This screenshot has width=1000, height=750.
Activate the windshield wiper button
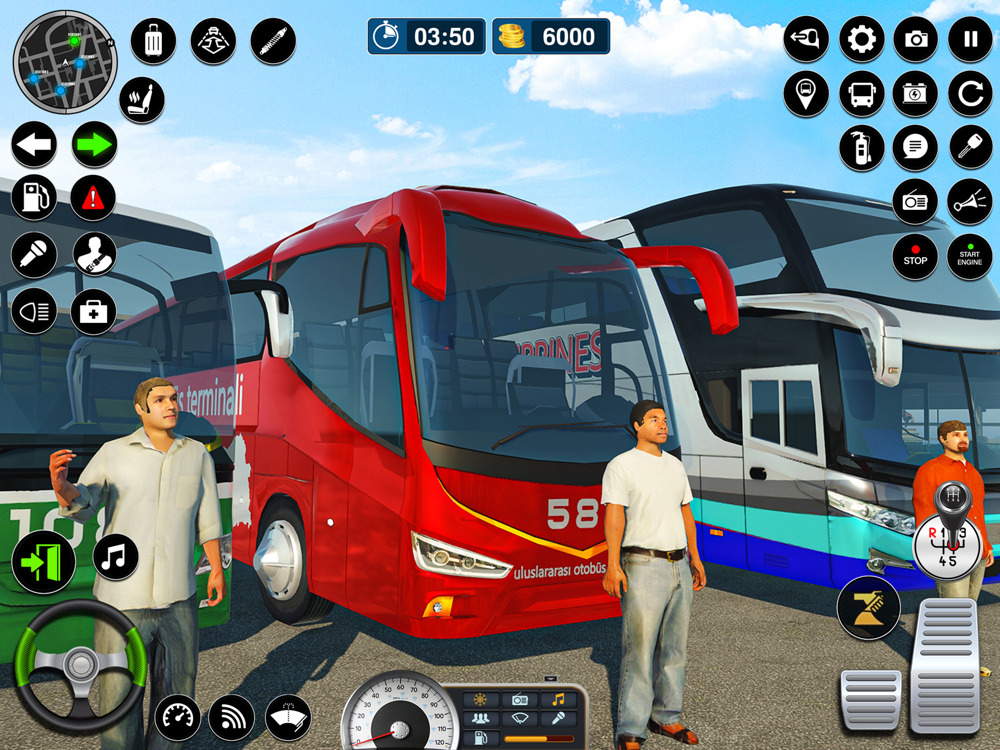tap(288, 717)
